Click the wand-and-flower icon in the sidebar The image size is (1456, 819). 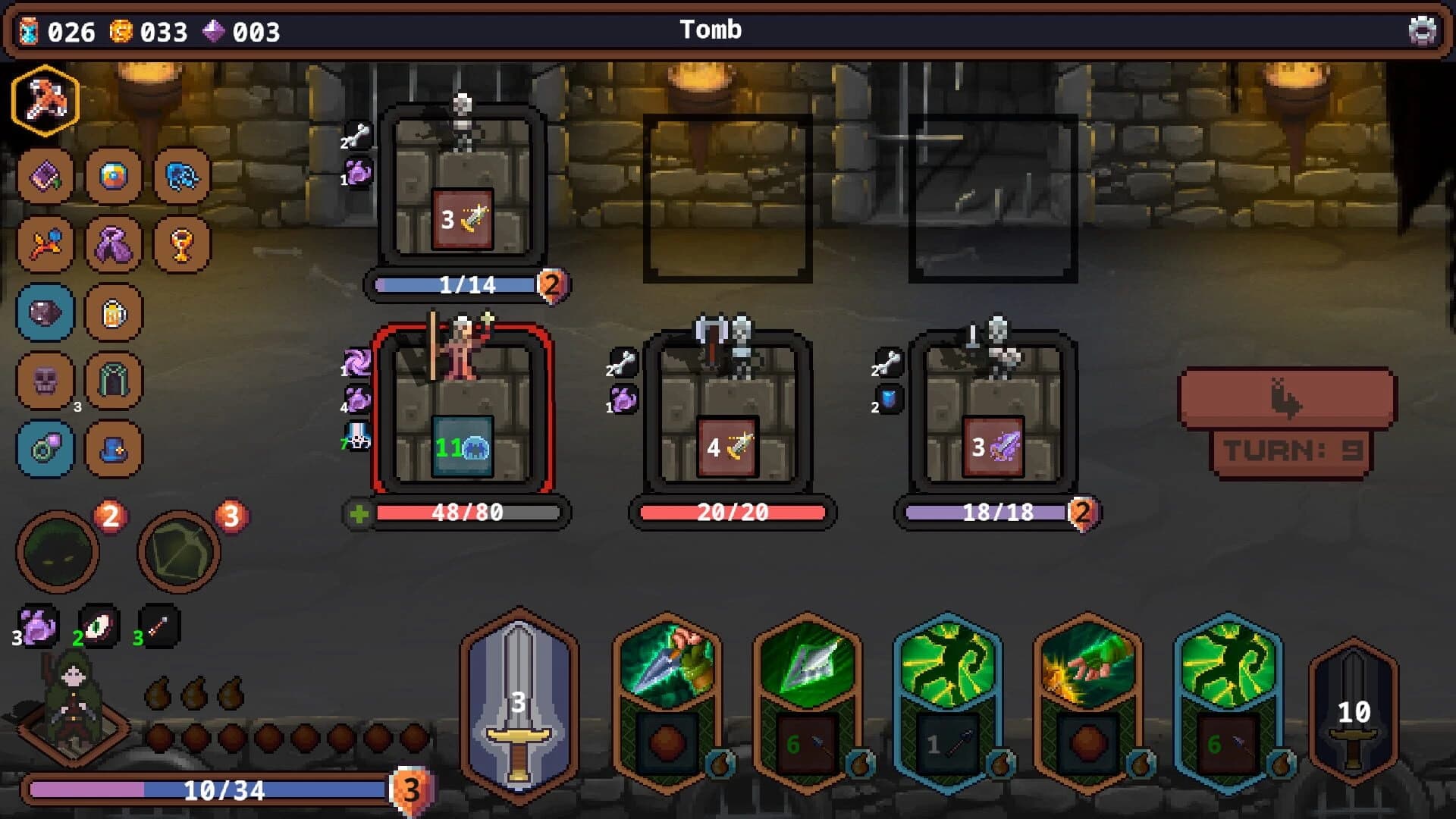[x=44, y=244]
